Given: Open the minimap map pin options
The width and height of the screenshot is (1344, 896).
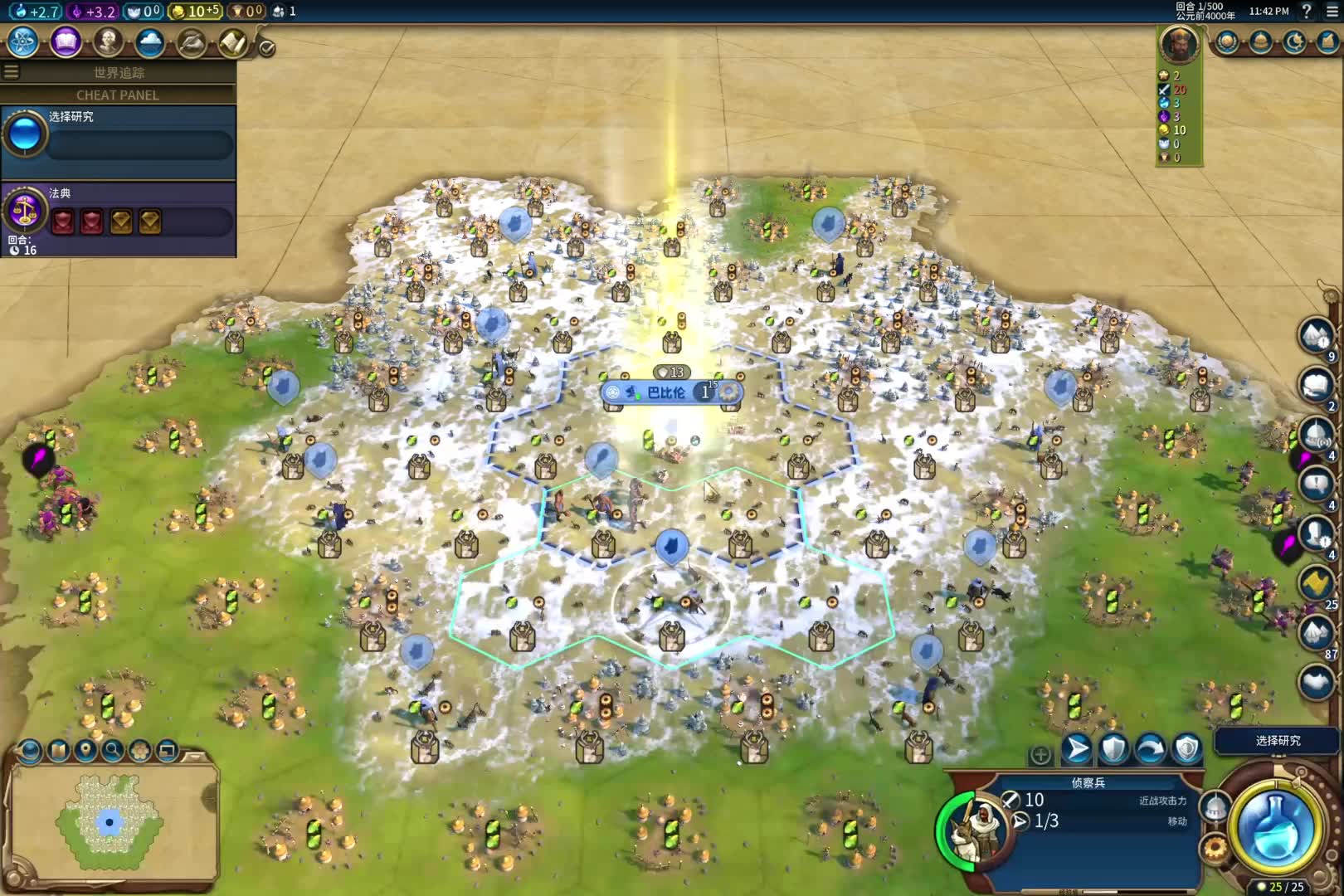Looking at the screenshot, I should [x=85, y=752].
